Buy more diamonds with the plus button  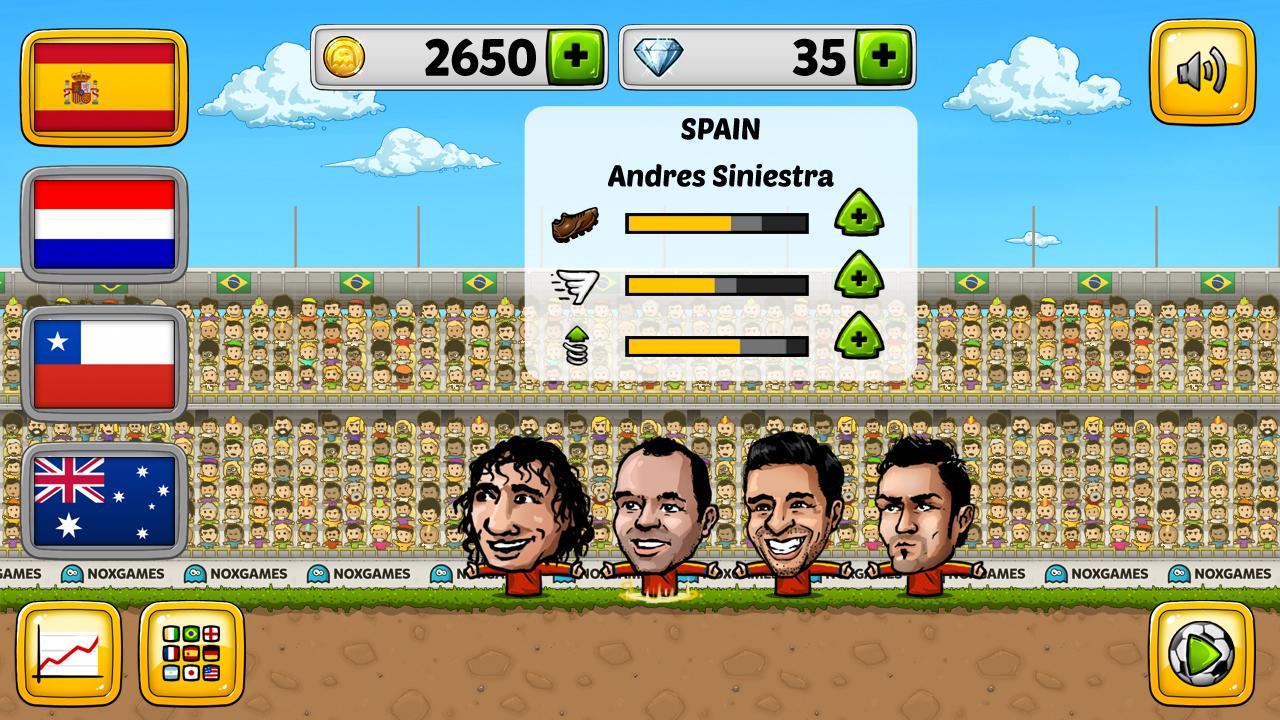(x=884, y=56)
